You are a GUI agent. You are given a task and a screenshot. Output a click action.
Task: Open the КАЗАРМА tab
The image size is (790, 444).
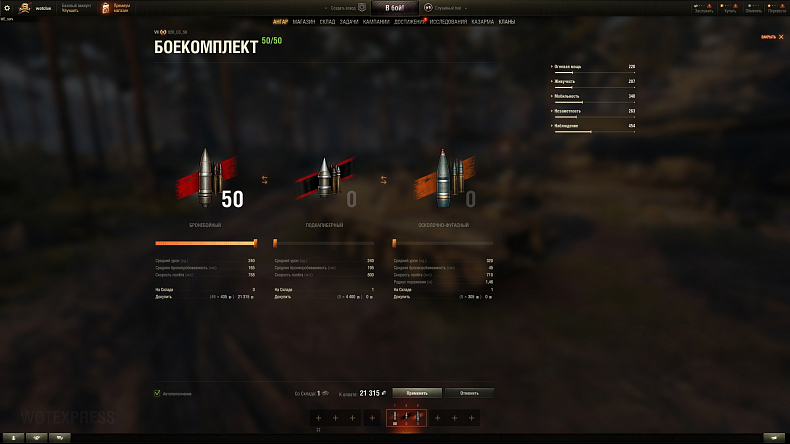pyautogui.click(x=482, y=21)
